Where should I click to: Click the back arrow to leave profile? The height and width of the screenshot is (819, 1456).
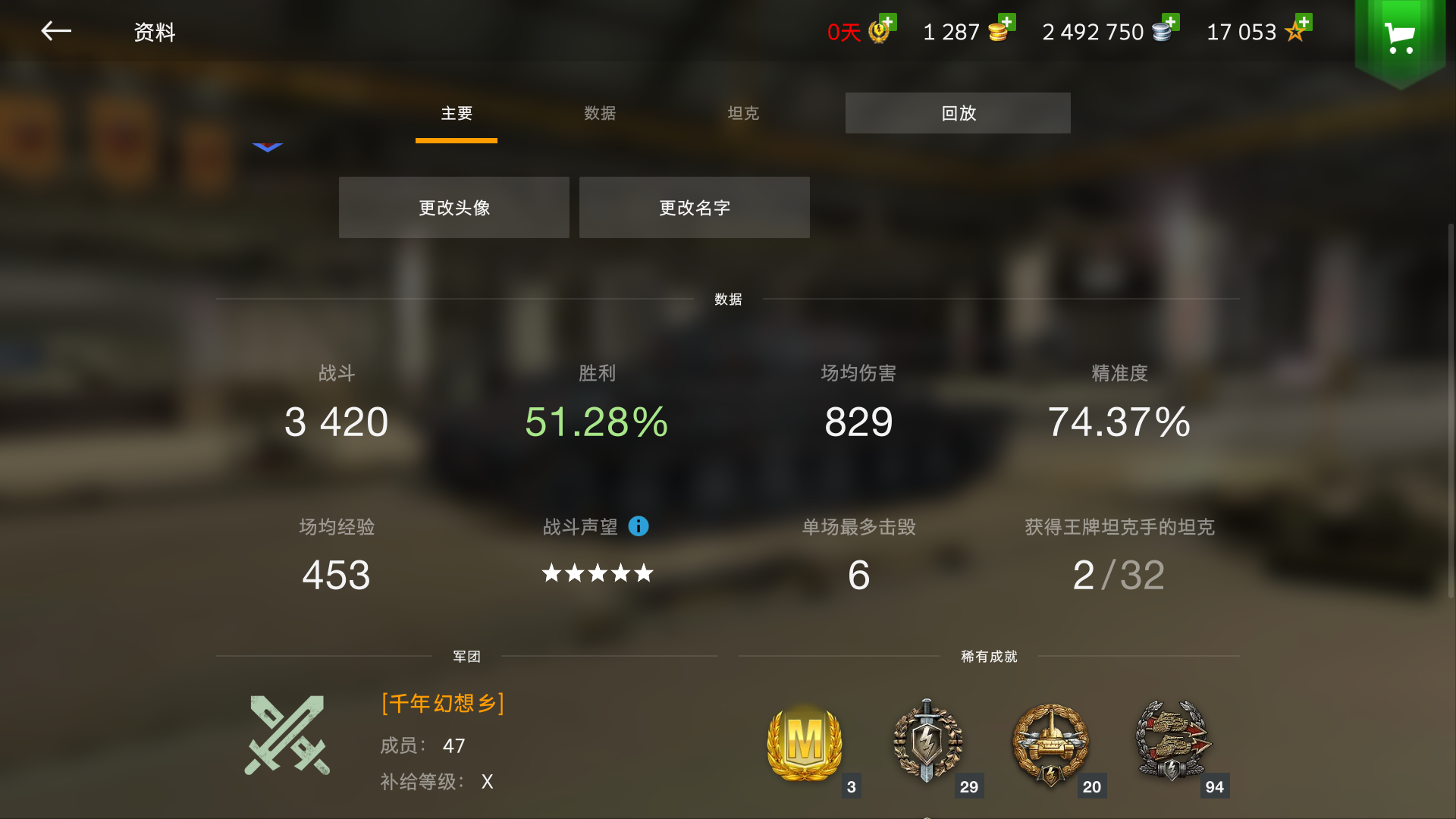[55, 31]
